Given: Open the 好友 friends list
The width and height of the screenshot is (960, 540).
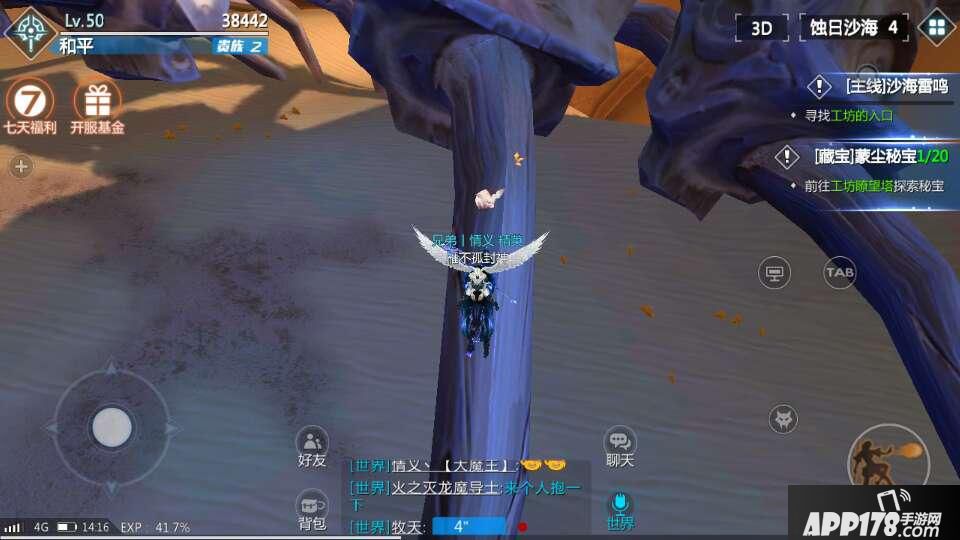Looking at the screenshot, I should 312,445.
